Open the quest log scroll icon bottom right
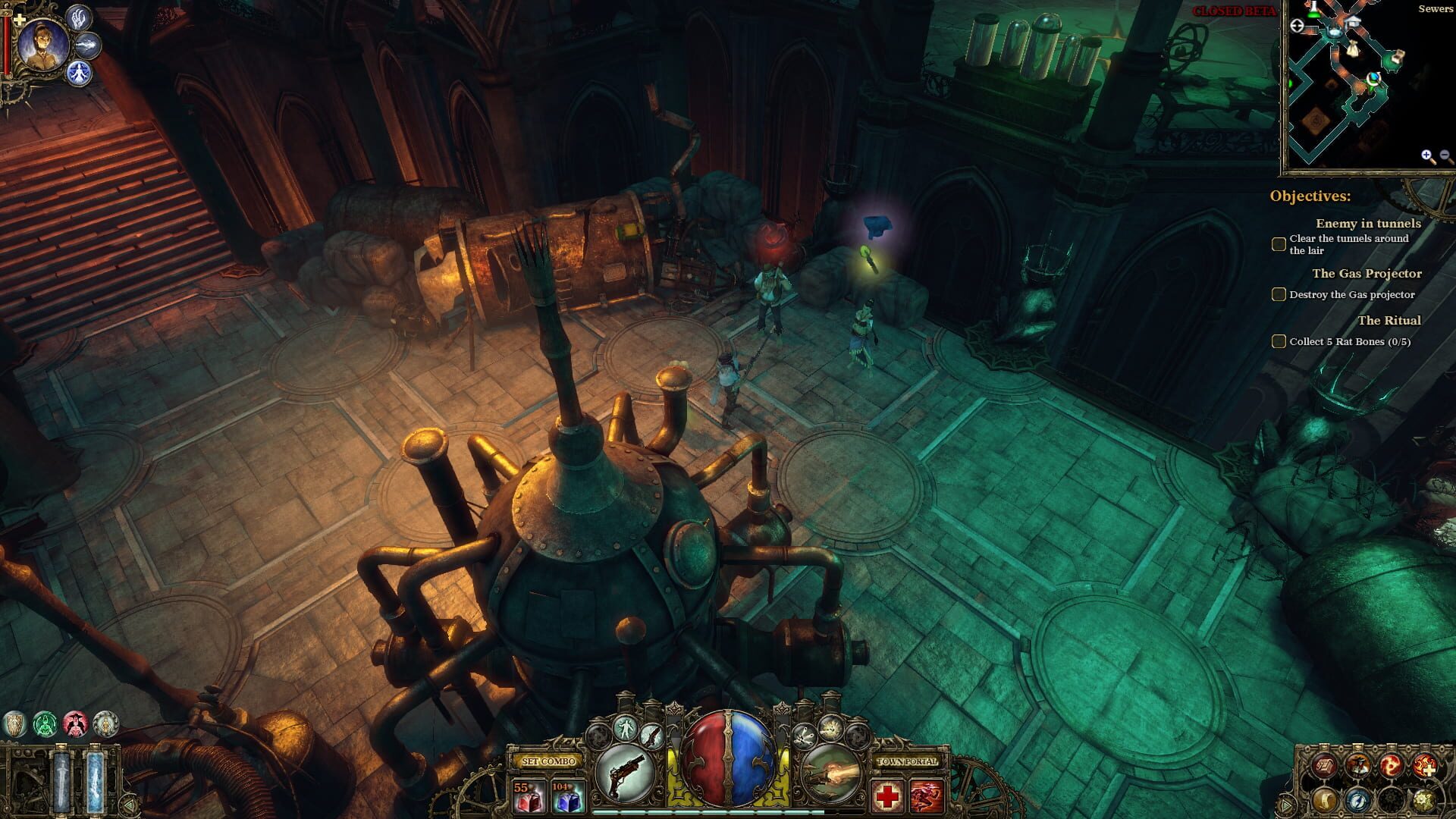This screenshot has width=1456, height=819. (1325, 802)
